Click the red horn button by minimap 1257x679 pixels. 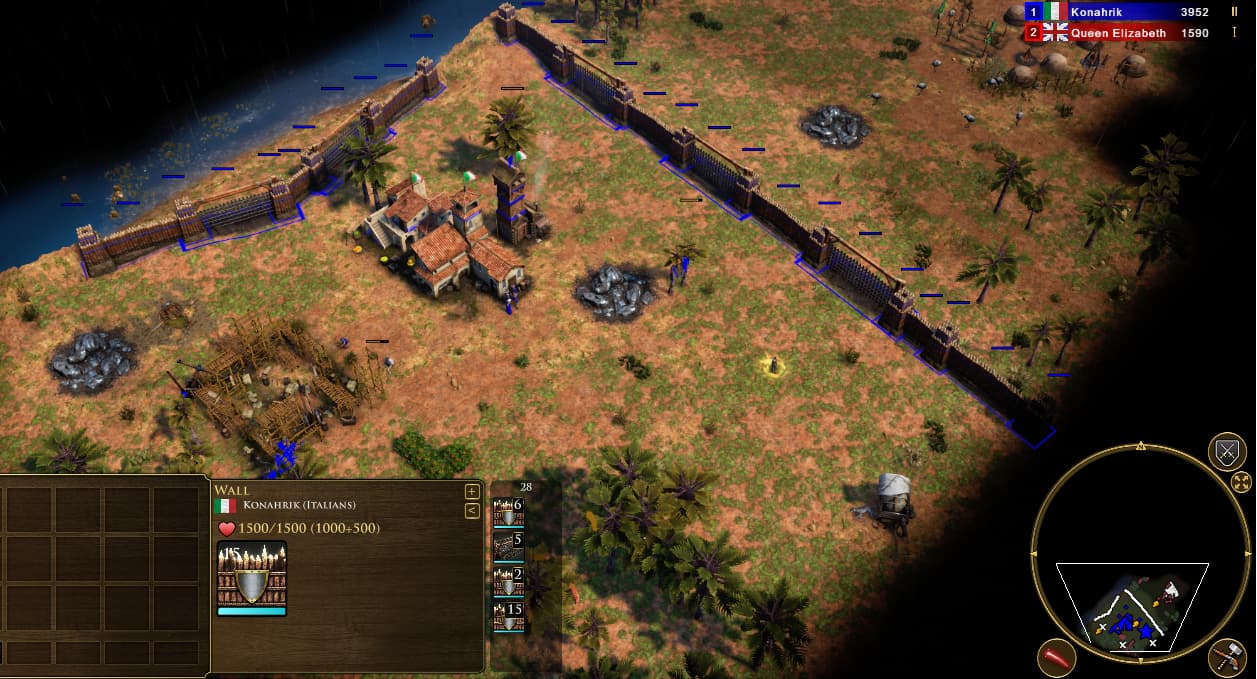(1057, 658)
